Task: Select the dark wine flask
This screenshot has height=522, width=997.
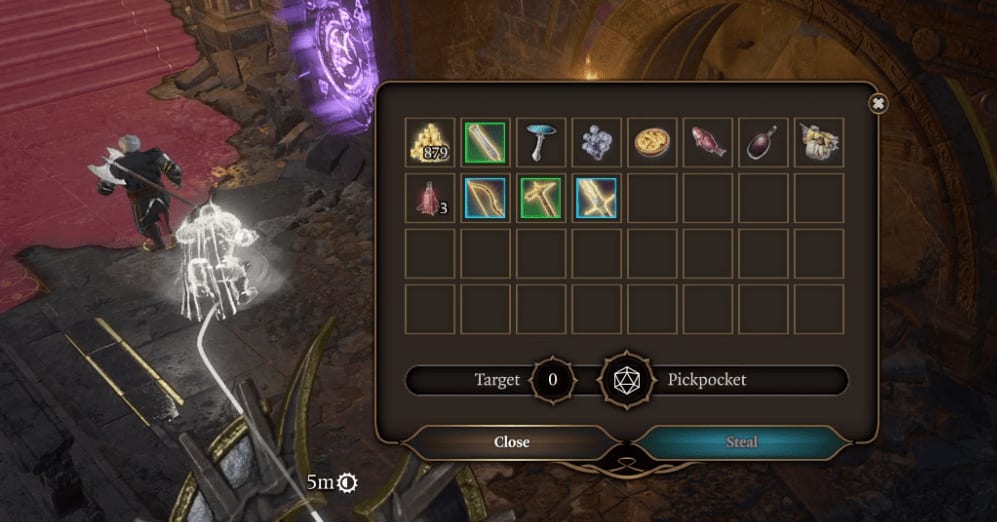Action: [x=763, y=143]
